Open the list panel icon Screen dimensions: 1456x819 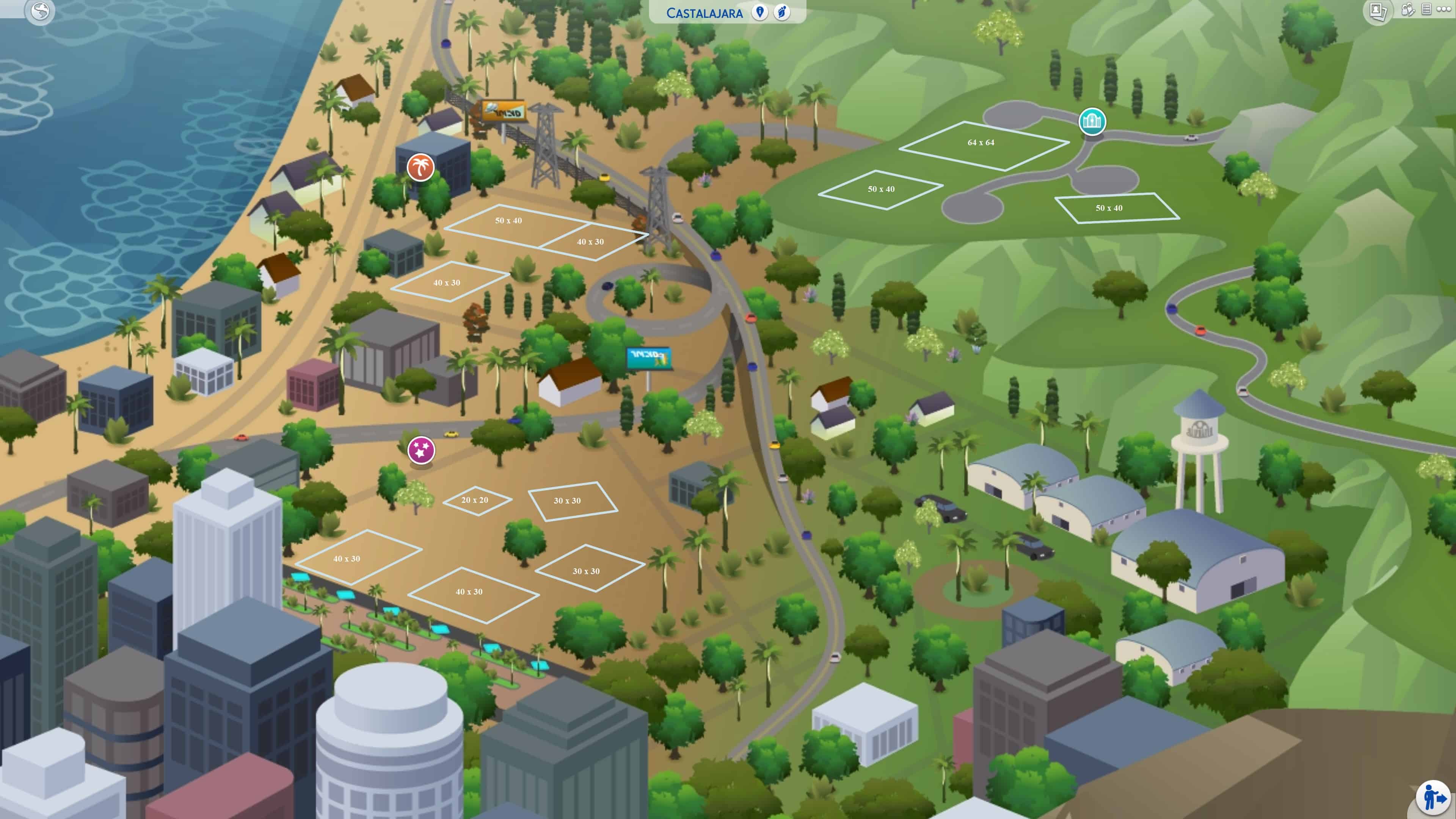point(1426,9)
